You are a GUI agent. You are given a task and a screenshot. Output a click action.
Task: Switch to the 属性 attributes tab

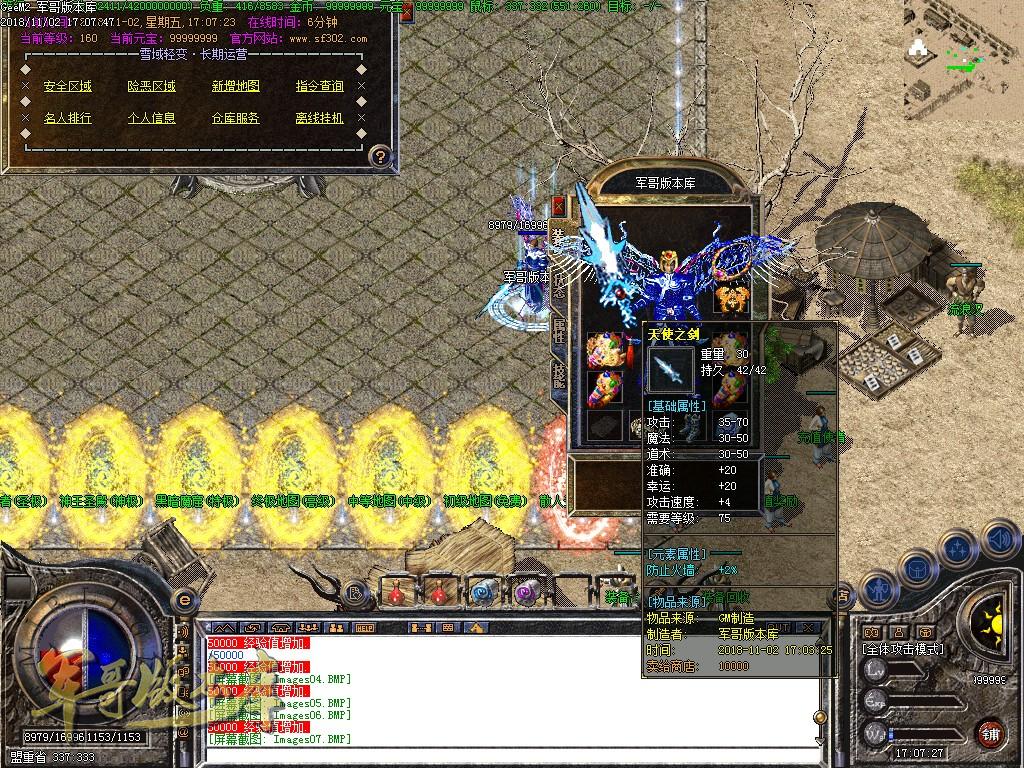point(559,335)
